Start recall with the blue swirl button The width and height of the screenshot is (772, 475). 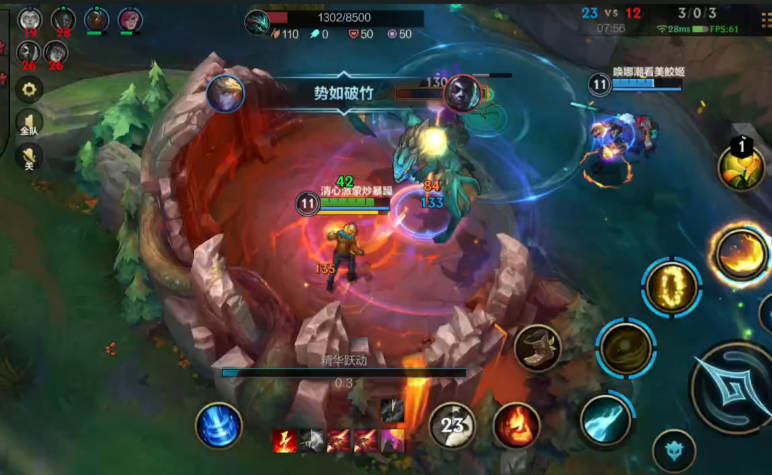[x=219, y=425]
